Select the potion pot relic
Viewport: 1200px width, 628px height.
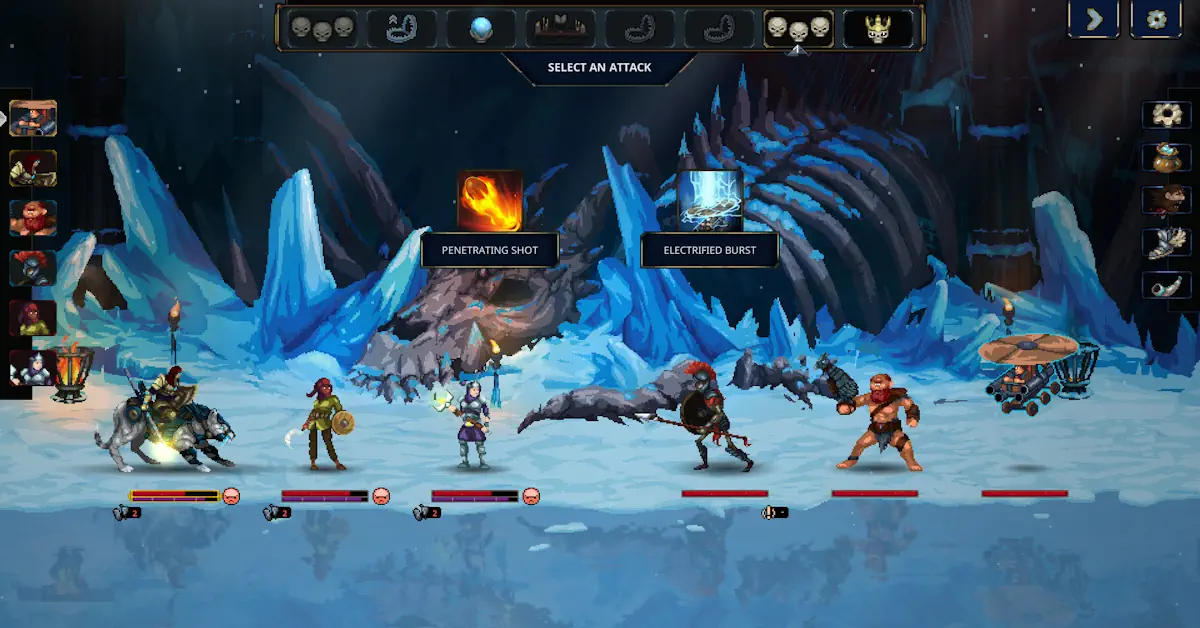click(x=1167, y=157)
